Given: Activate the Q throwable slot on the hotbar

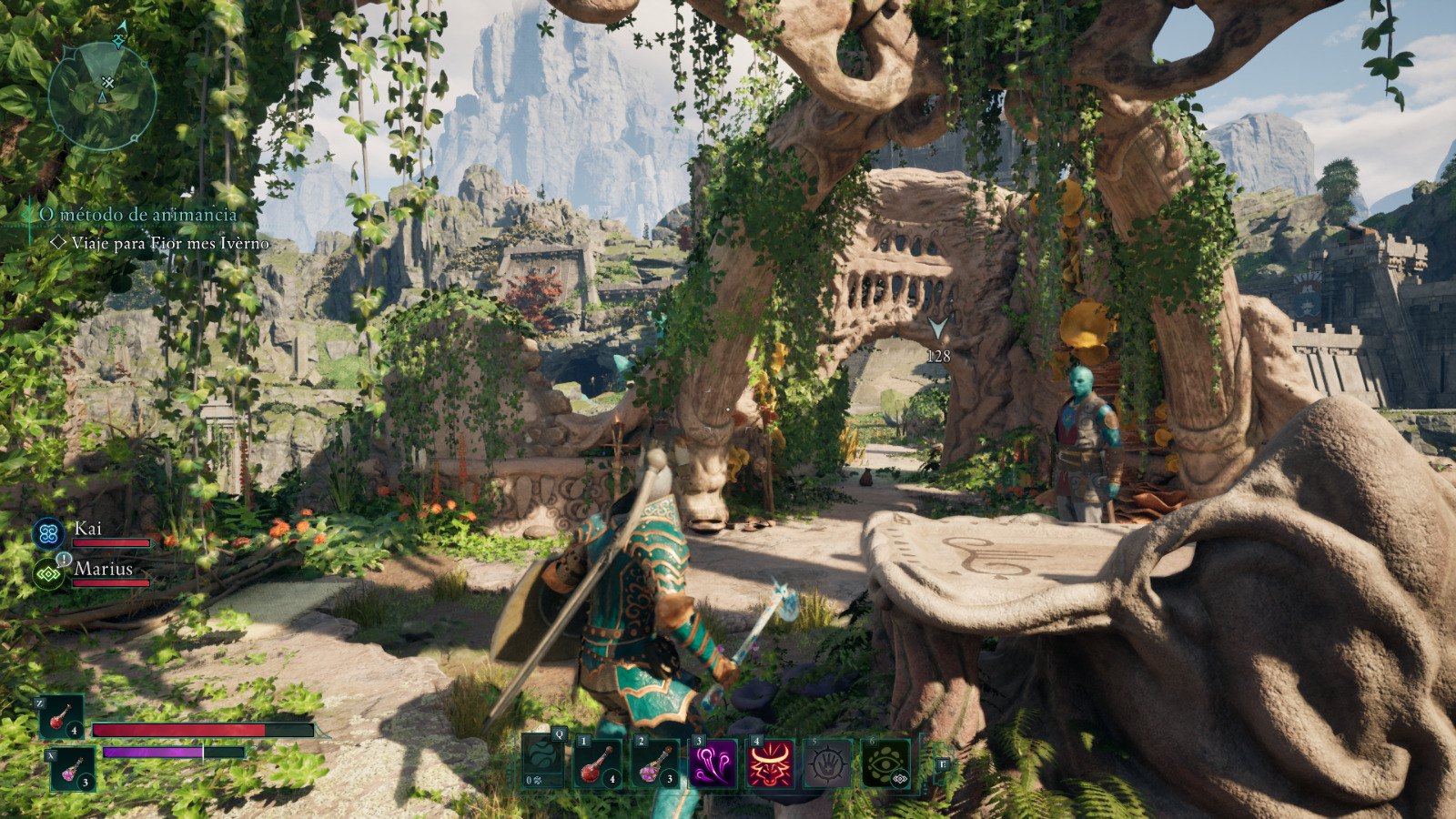Looking at the screenshot, I should pos(543,763).
